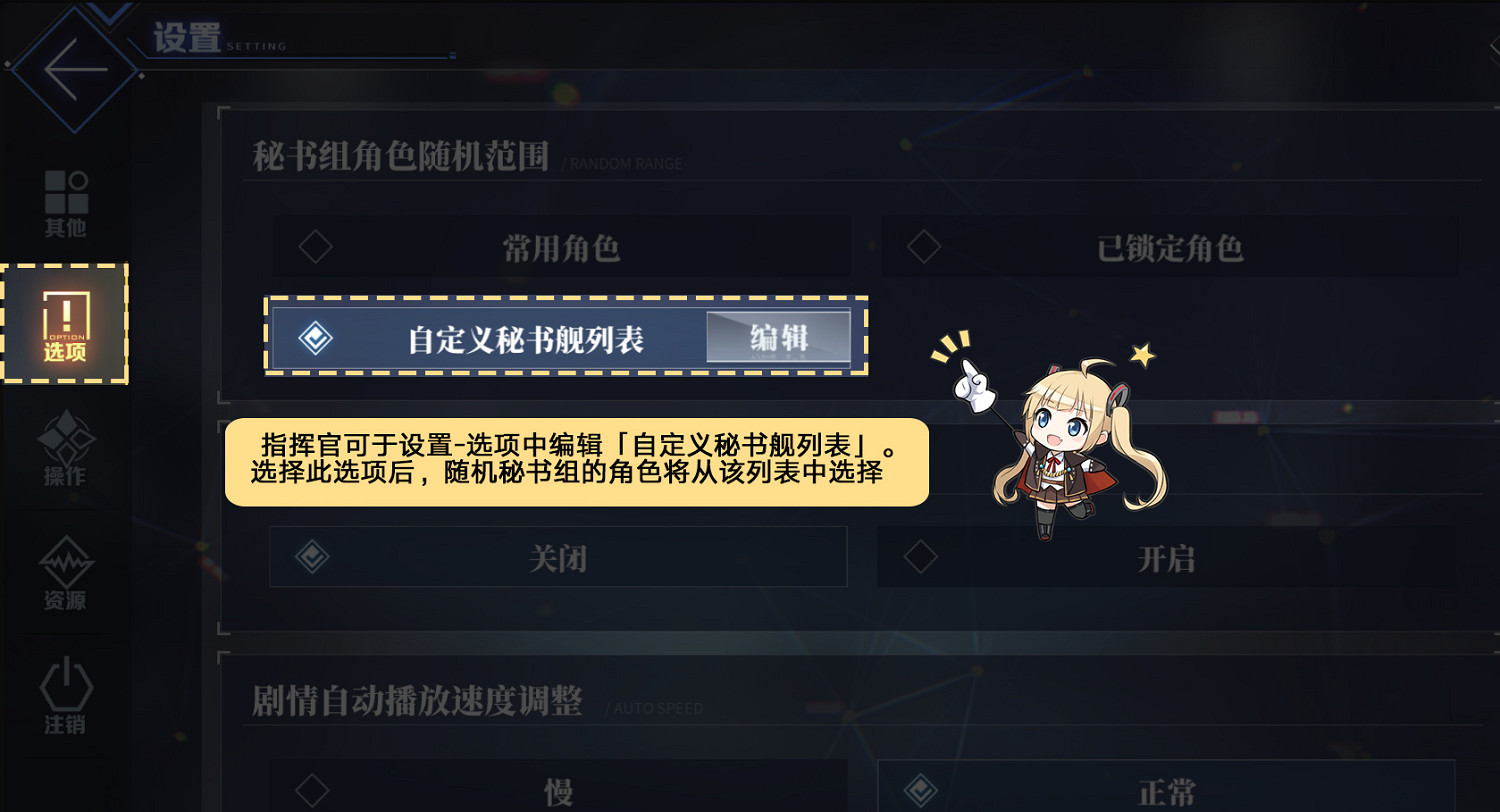Click the 秘书组角色随机范围 section header
This screenshot has height=812, width=1500.
400,158
